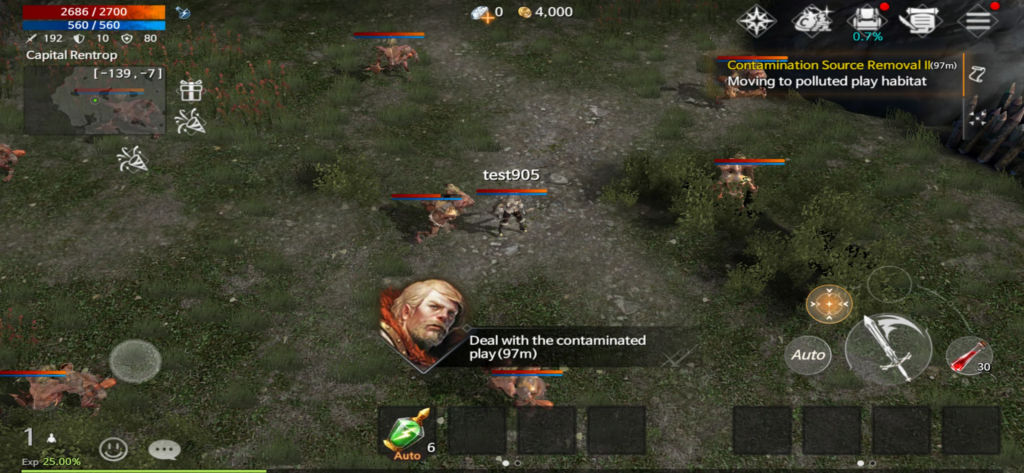The image size is (1024, 473).
Task: Open the coins and sparkle shop icon
Action: point(811,19)
